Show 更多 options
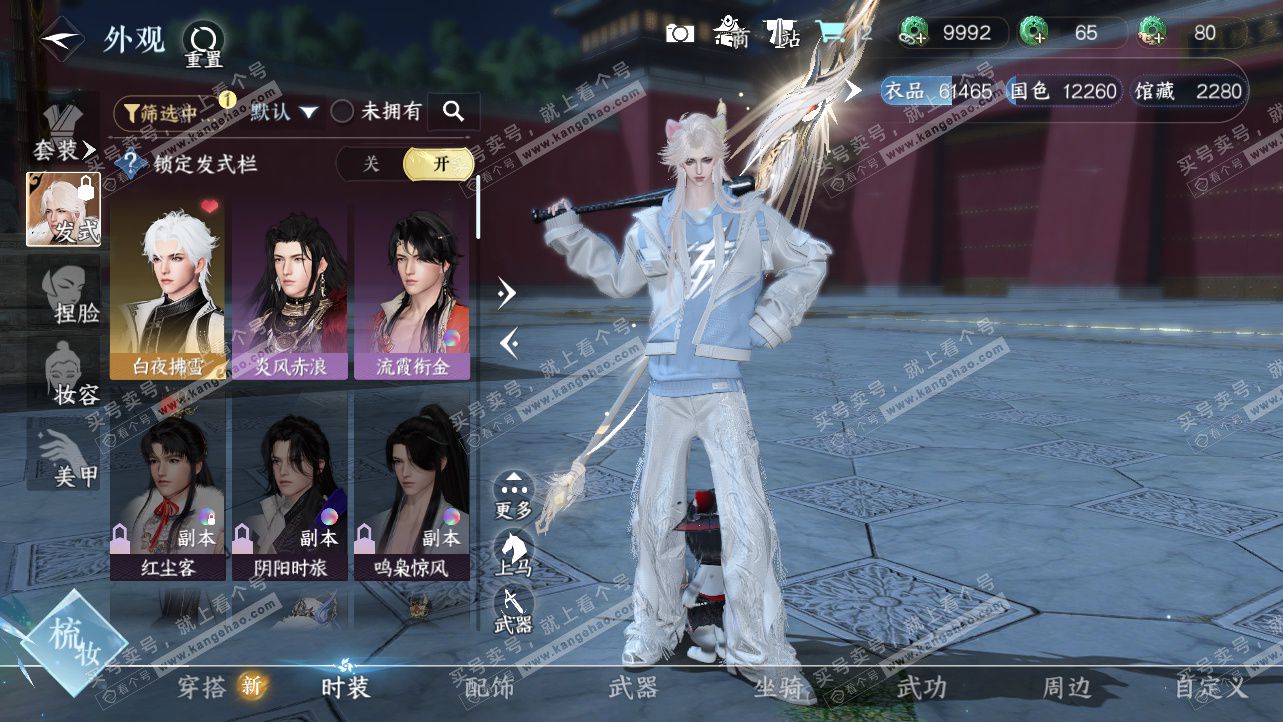 pos(514,496)
